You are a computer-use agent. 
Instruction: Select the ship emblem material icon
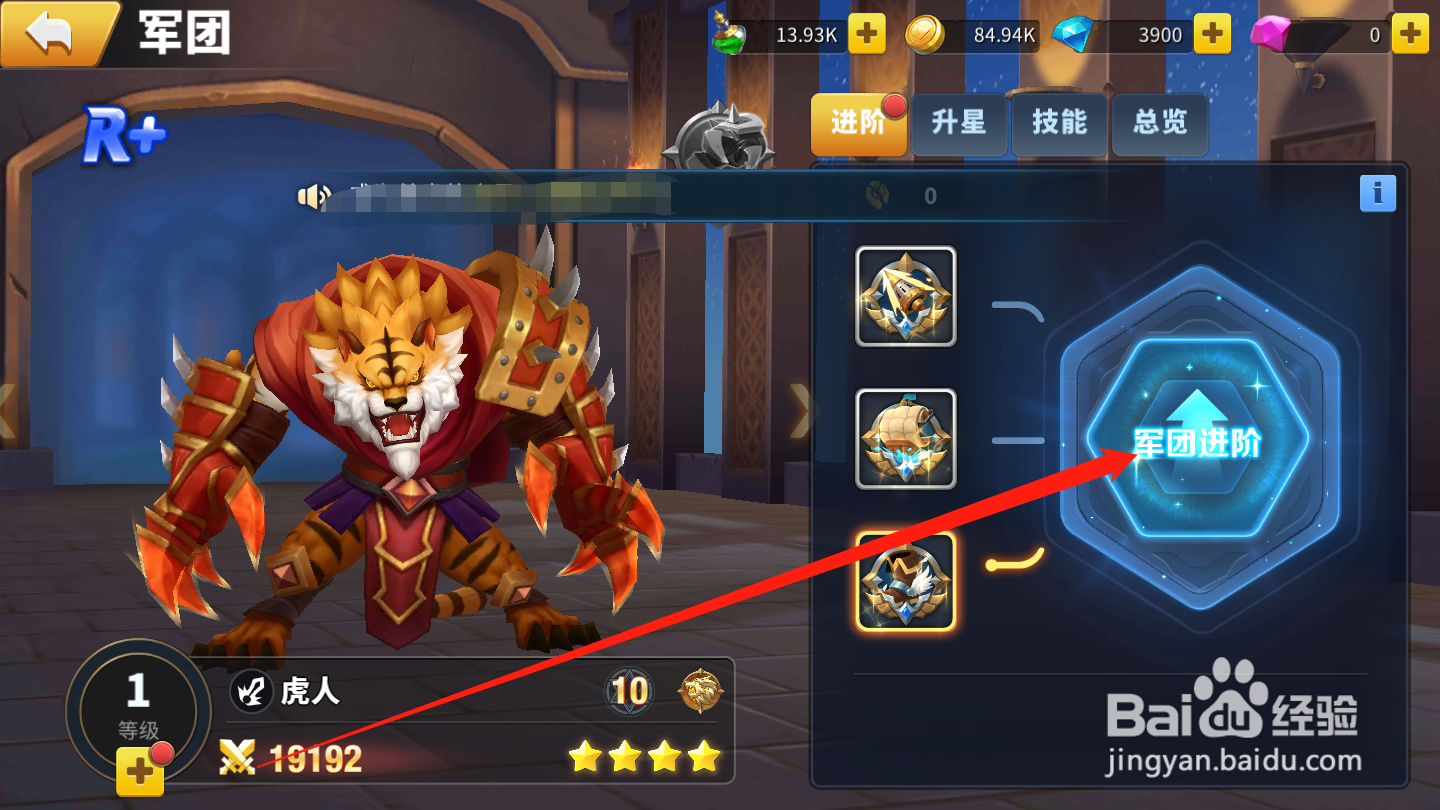[x=905, y=437]
